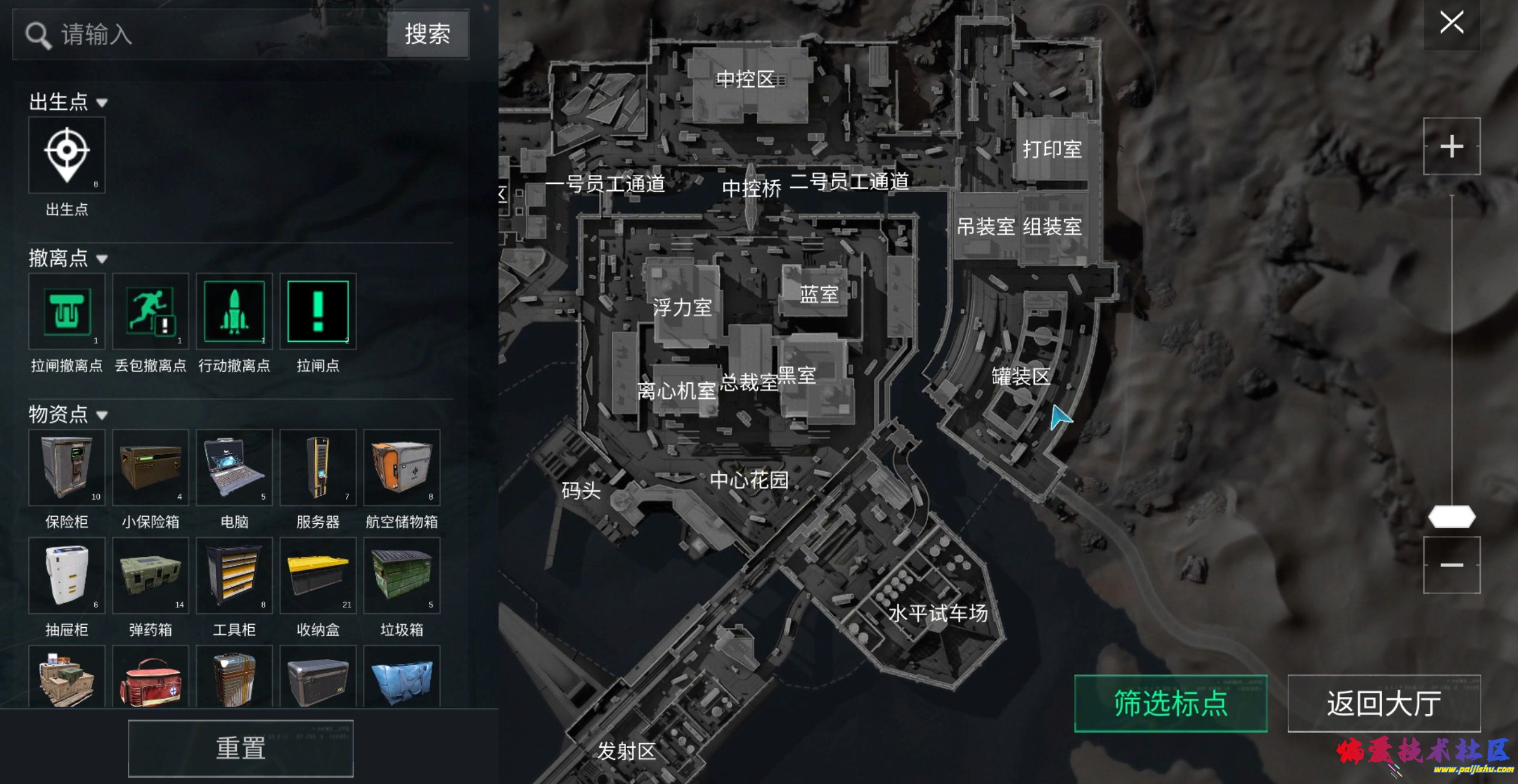Collapse the 物资点 category header

68,414
